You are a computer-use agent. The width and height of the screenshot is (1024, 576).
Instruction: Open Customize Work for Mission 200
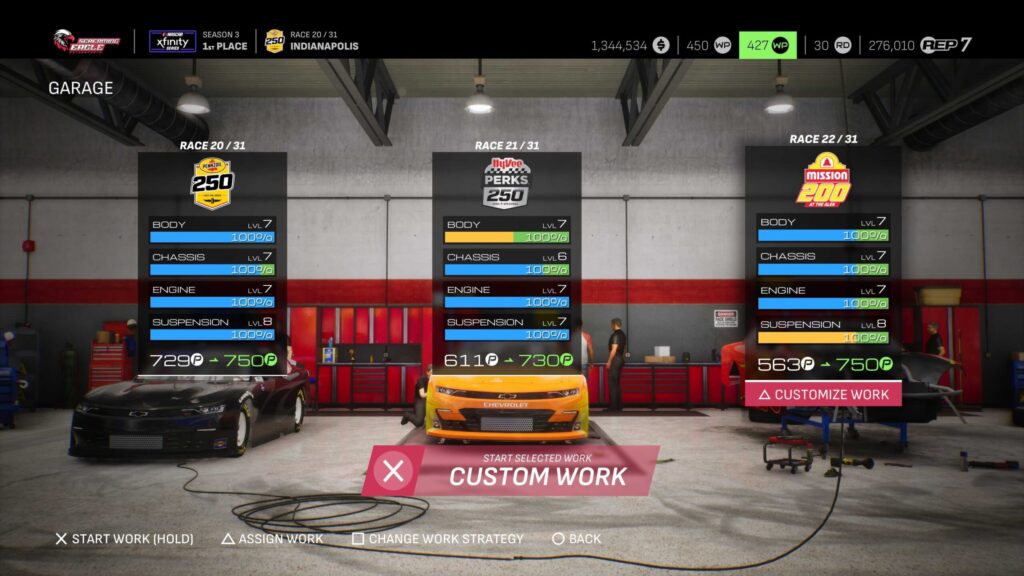823,394
